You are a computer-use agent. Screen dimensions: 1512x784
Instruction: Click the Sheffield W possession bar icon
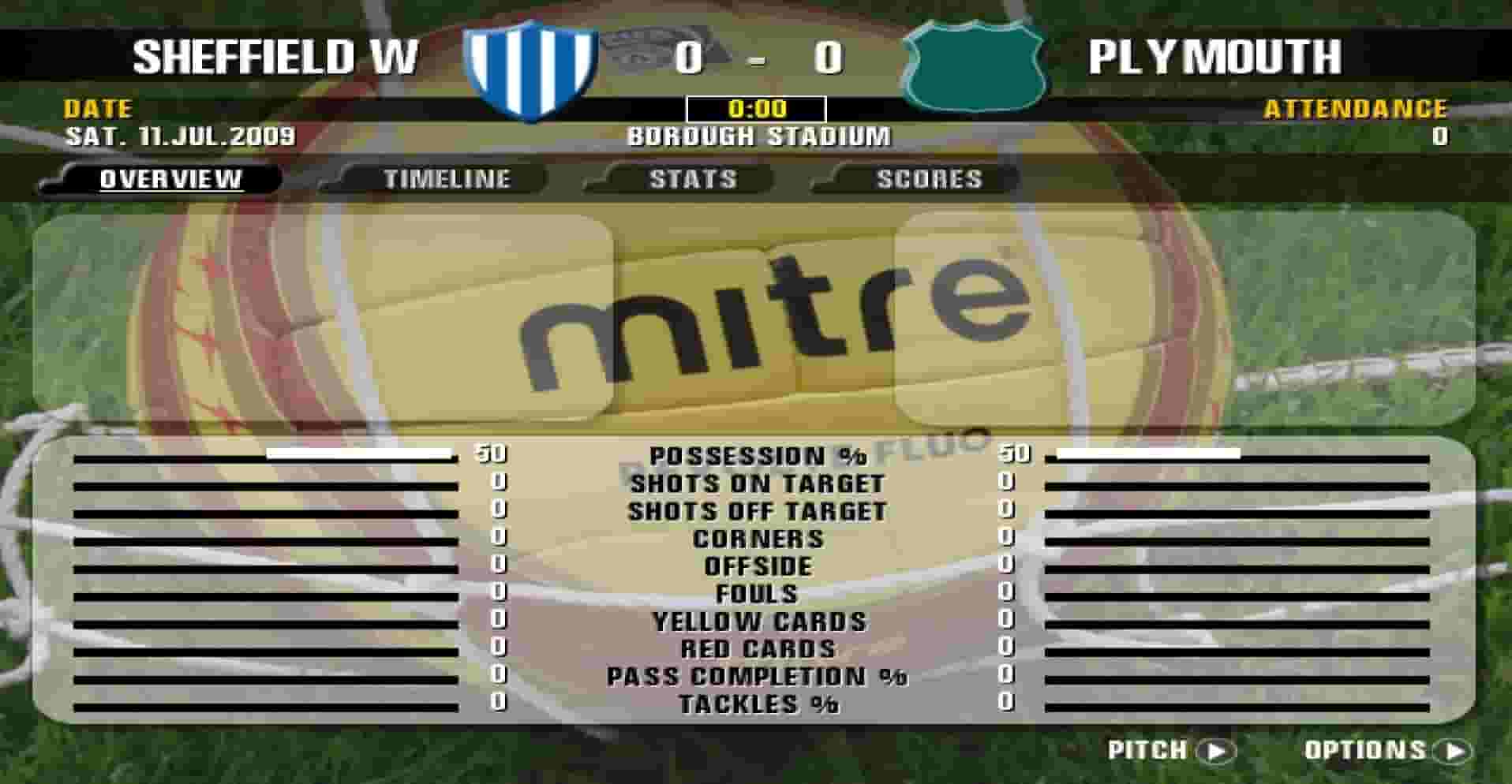[x=359, y=455]
